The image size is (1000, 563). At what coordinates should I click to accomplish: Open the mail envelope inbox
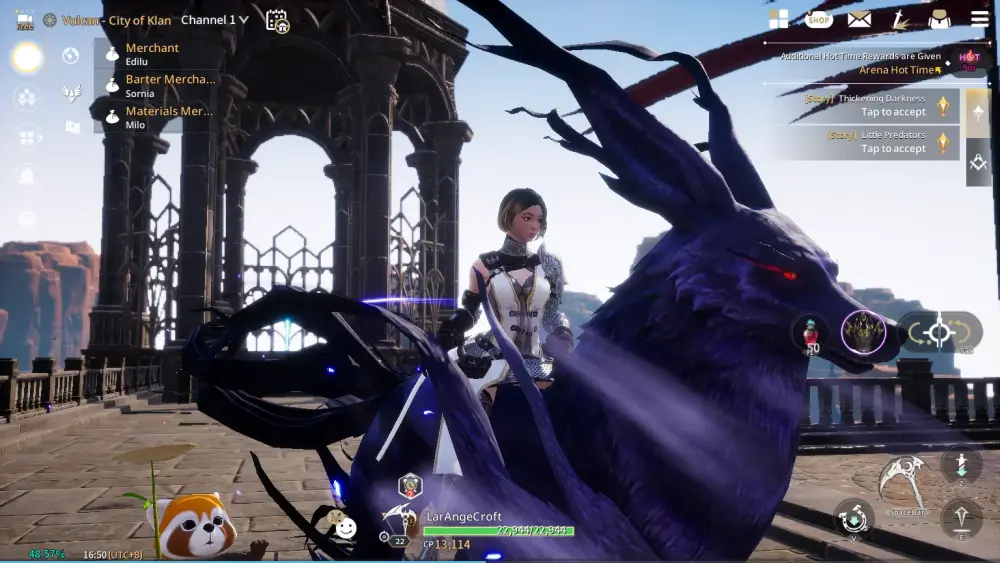(x=859, y=19)
